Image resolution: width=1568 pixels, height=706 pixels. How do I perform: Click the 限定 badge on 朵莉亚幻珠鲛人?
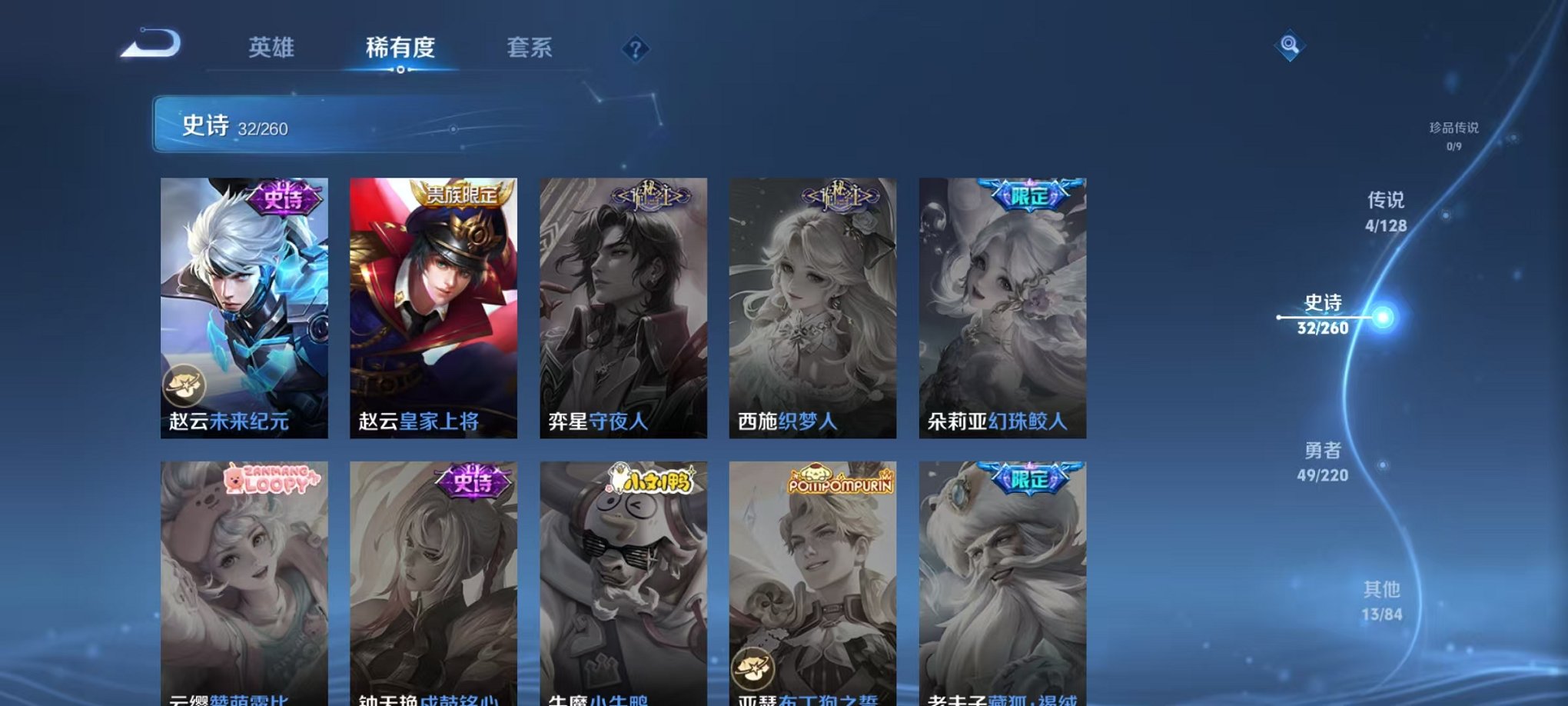coord(1030,195)
